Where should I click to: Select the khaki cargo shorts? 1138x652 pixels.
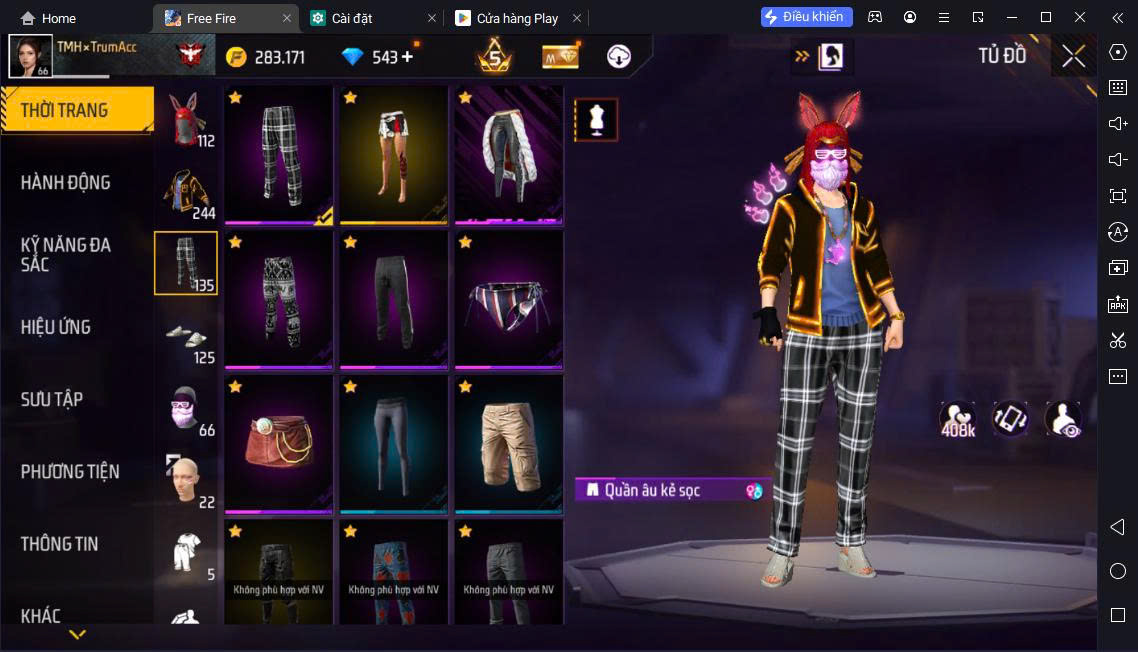tap(508, 444)
